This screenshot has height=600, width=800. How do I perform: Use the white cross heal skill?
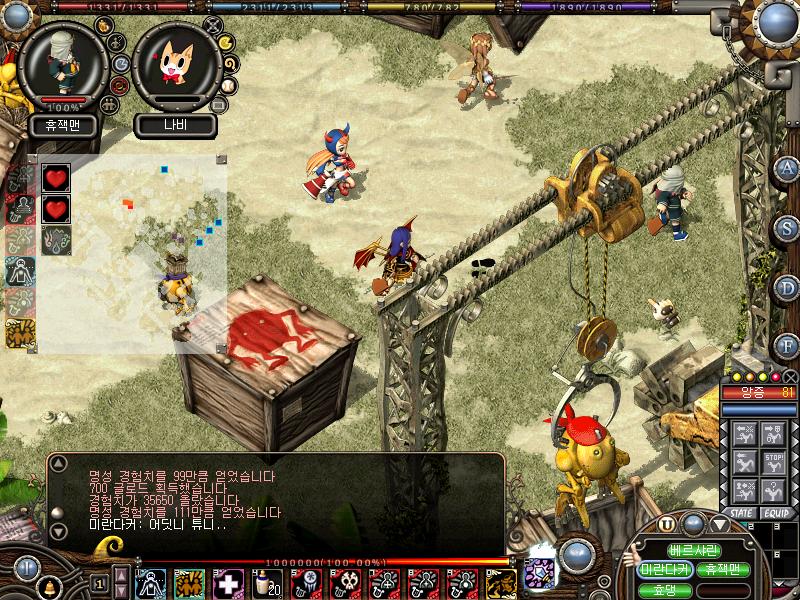click(229, 583)
